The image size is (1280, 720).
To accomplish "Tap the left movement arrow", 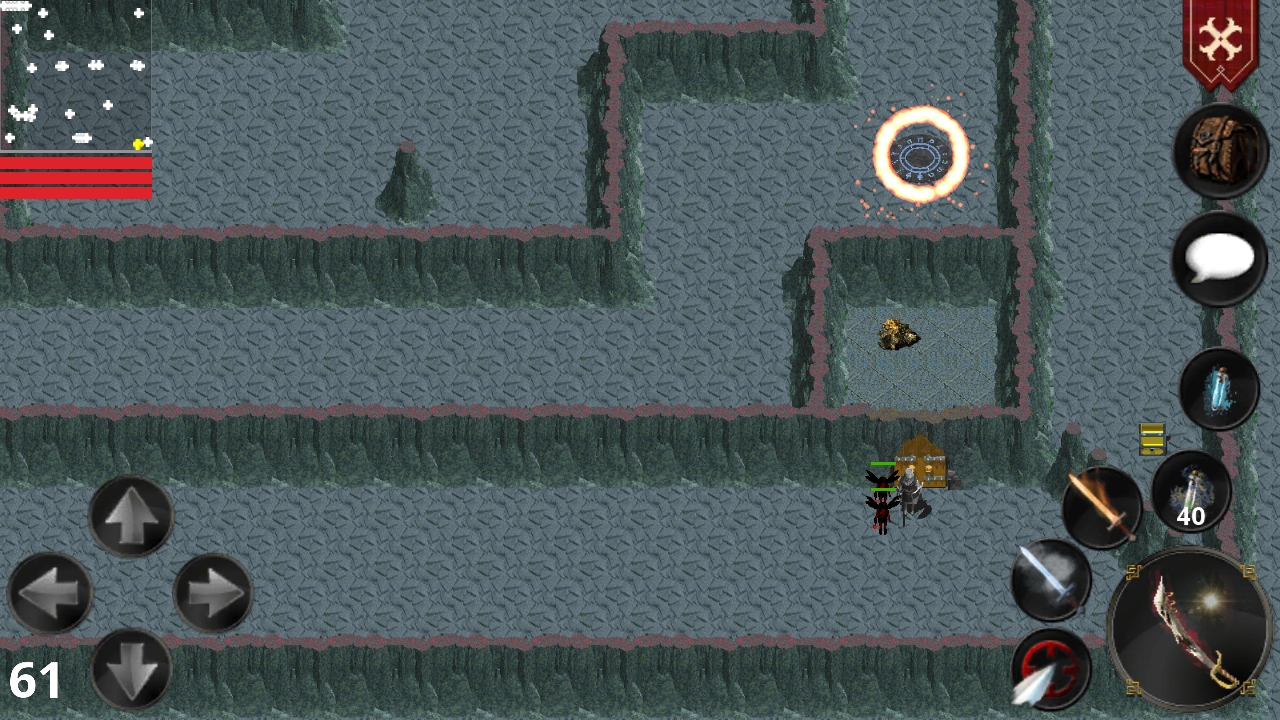I will (x=50, y=592).
